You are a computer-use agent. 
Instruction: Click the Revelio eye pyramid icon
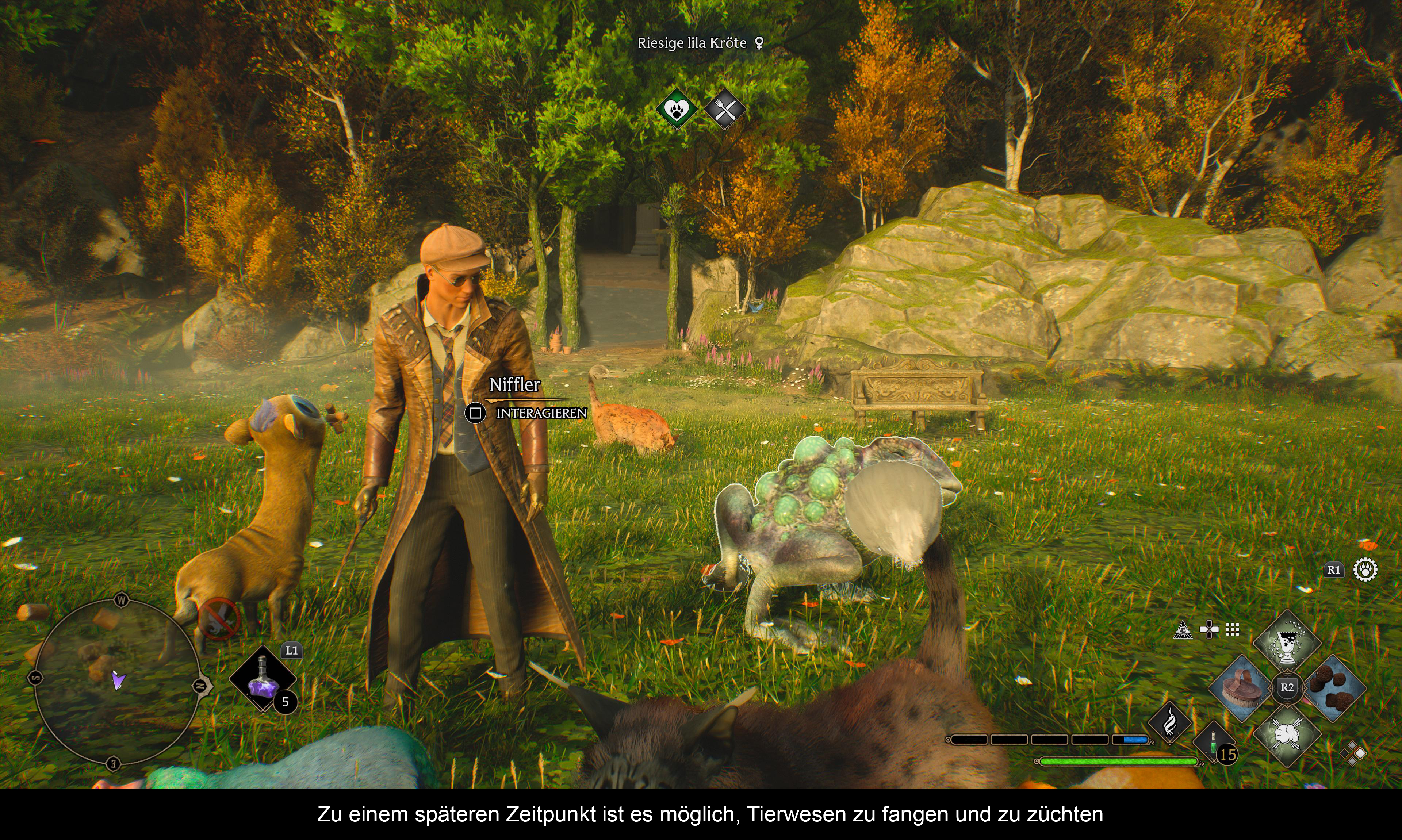pyautogui.click(x=1183, y=629)
